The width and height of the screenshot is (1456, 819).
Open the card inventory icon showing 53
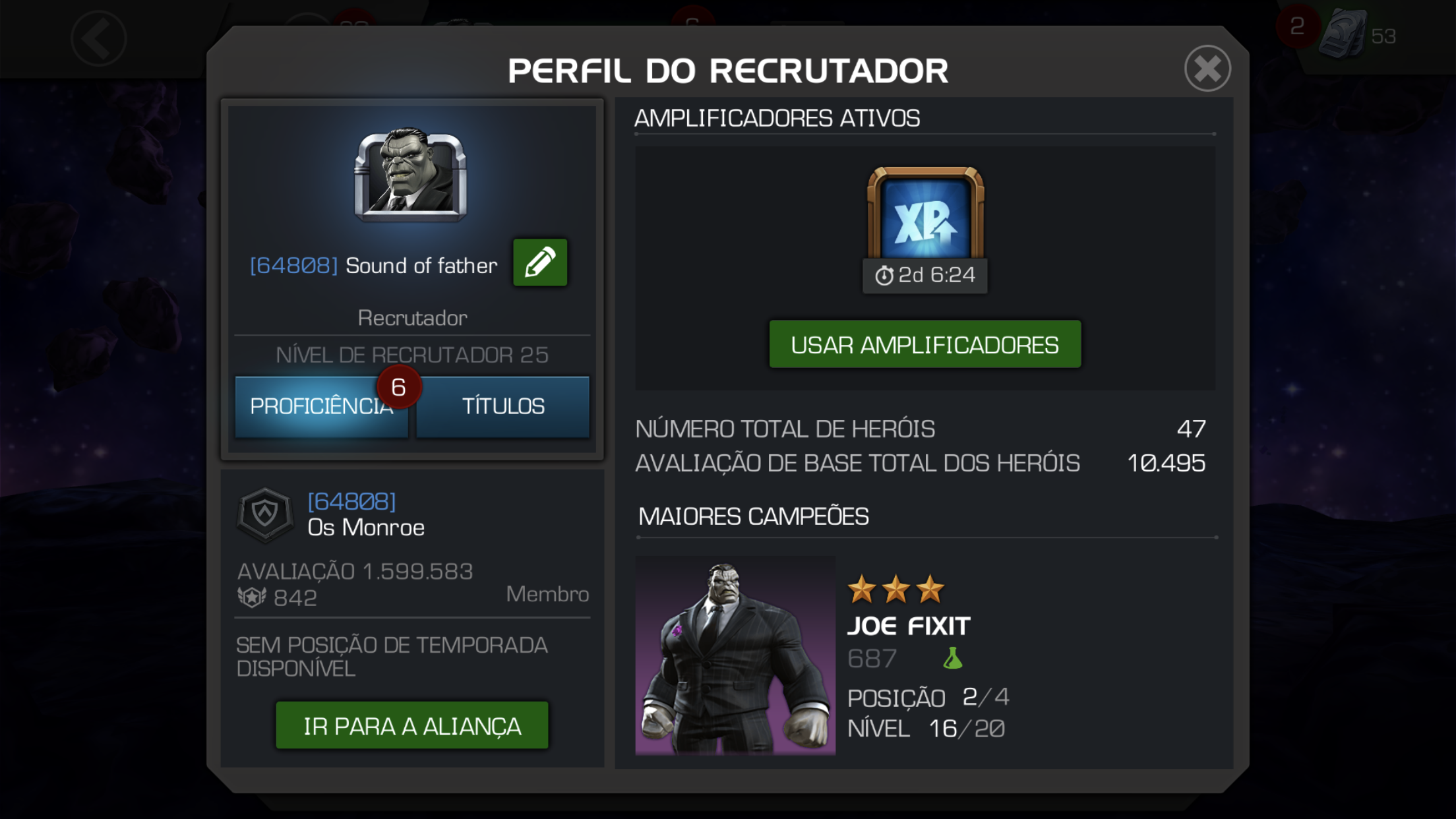coord(1348,32)
